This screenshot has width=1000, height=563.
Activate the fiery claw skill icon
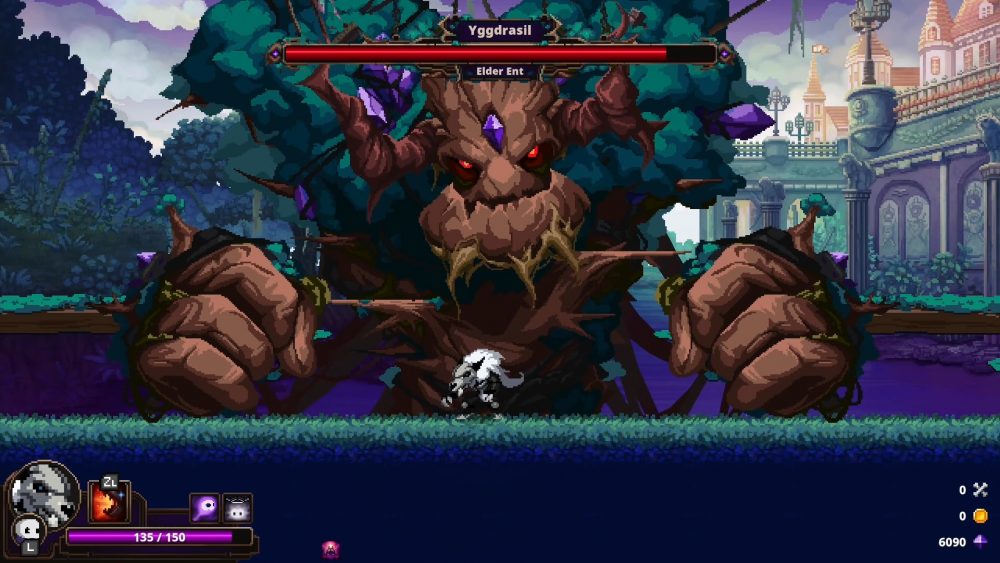tap(108, 502)
